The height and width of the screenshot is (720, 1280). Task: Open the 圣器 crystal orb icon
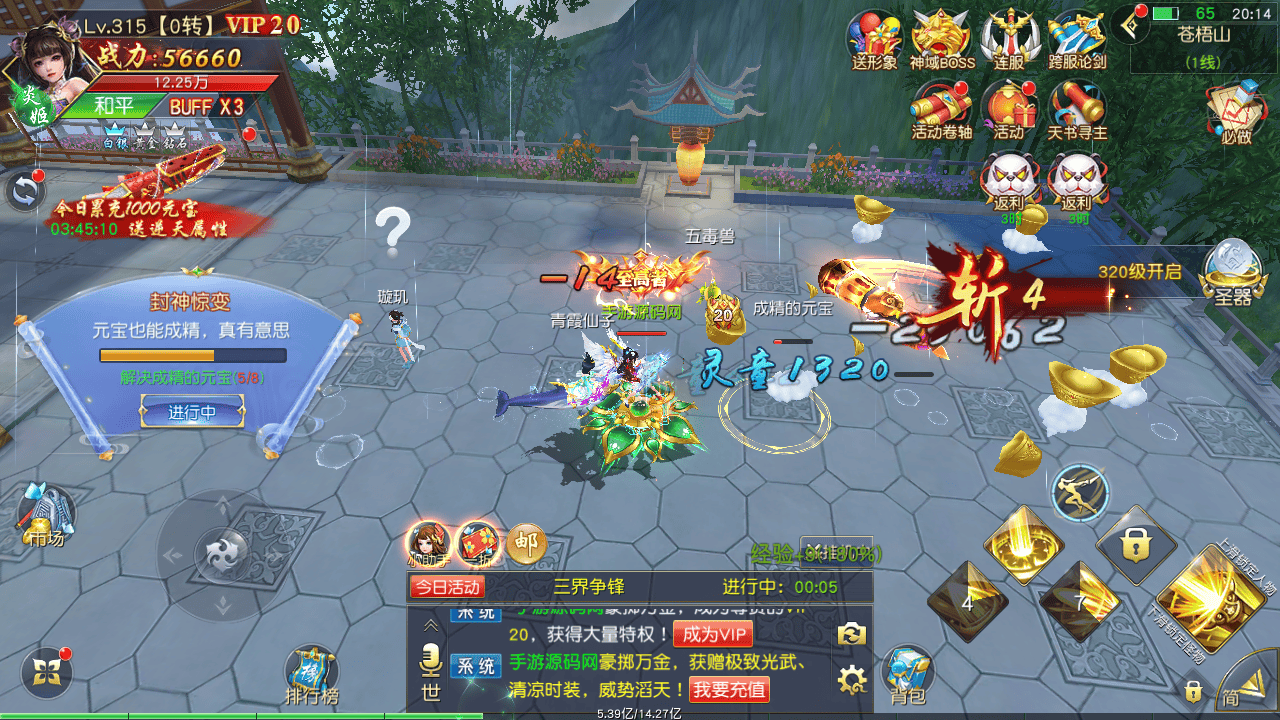pyautogui.click(x=1229, y=270)
